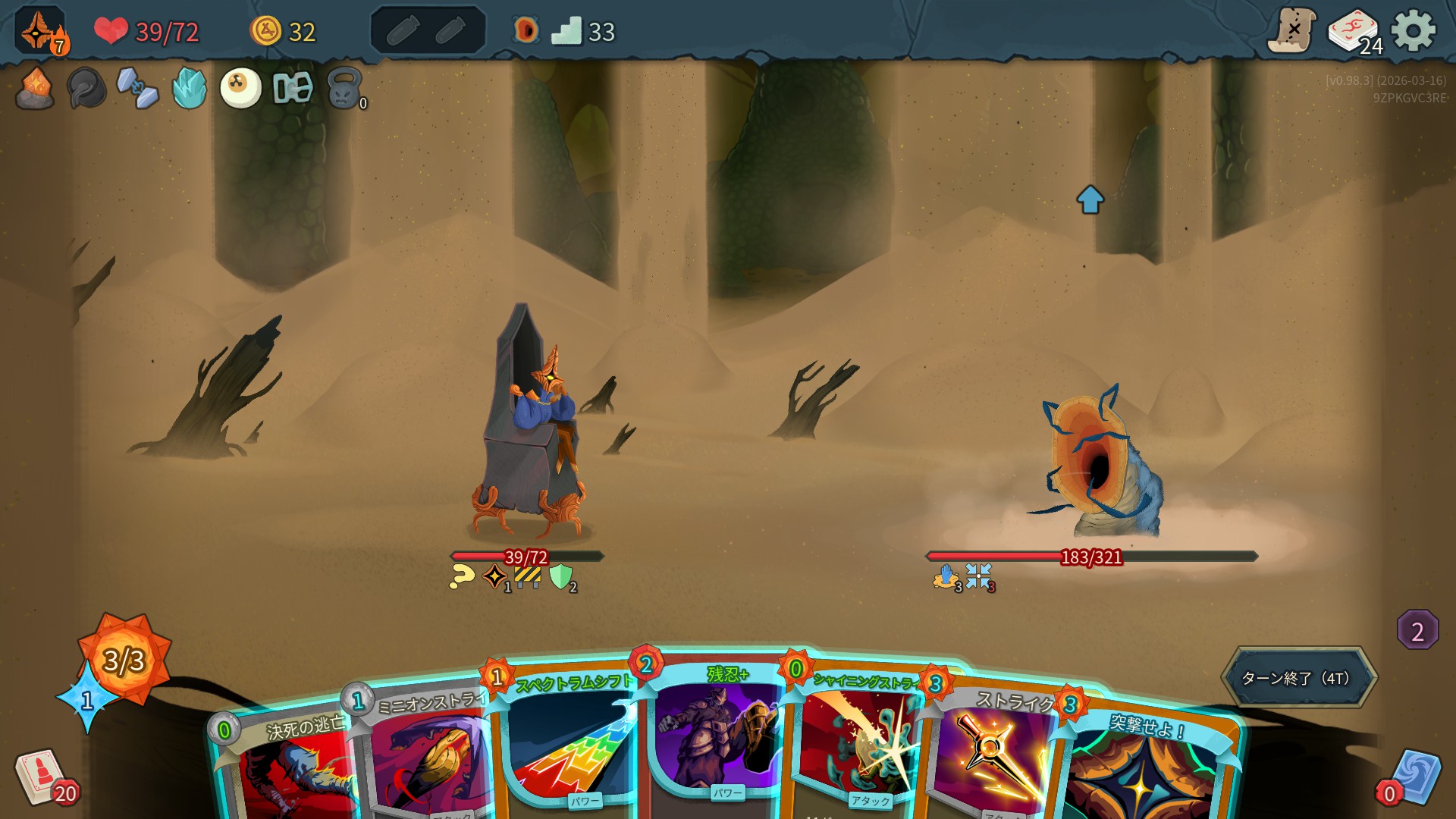
Task: Inspect the white eyeball relic
Action: pos(240,89)
